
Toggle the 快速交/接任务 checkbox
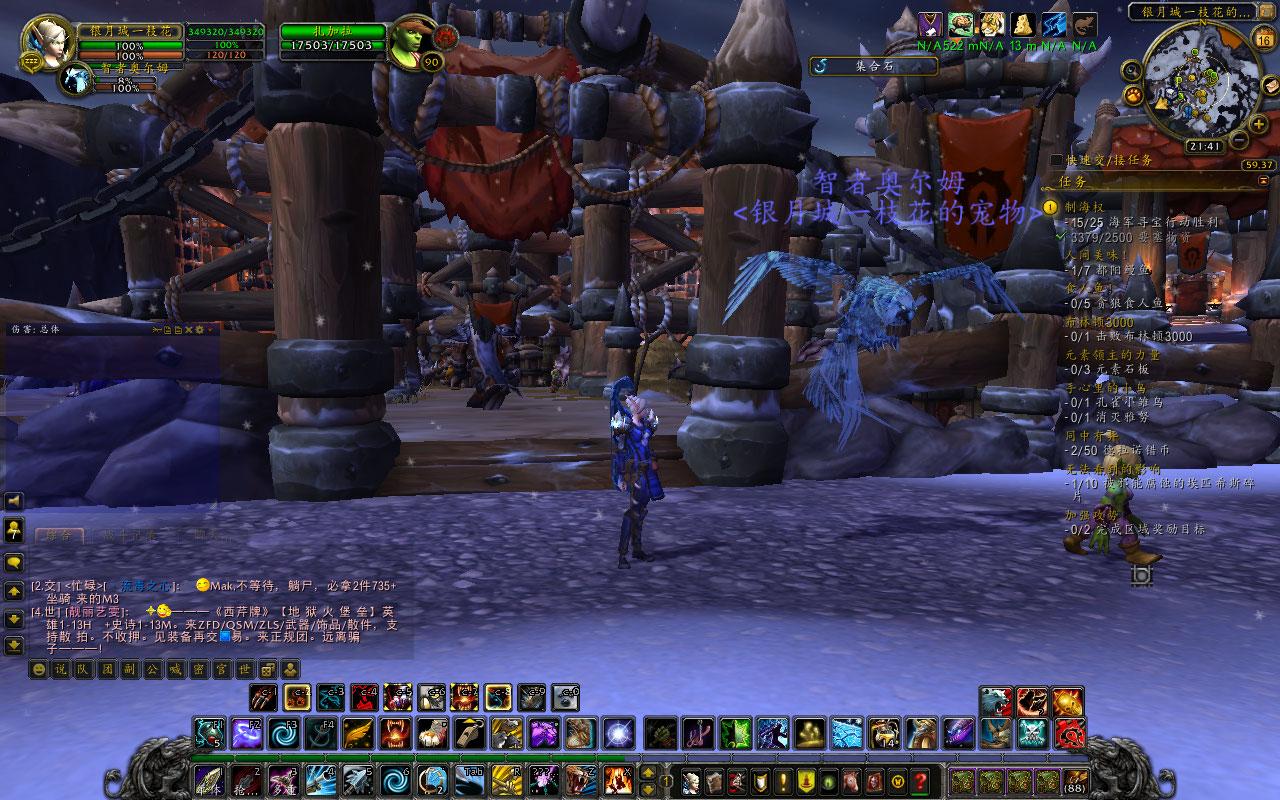[x=1057, y=160]
